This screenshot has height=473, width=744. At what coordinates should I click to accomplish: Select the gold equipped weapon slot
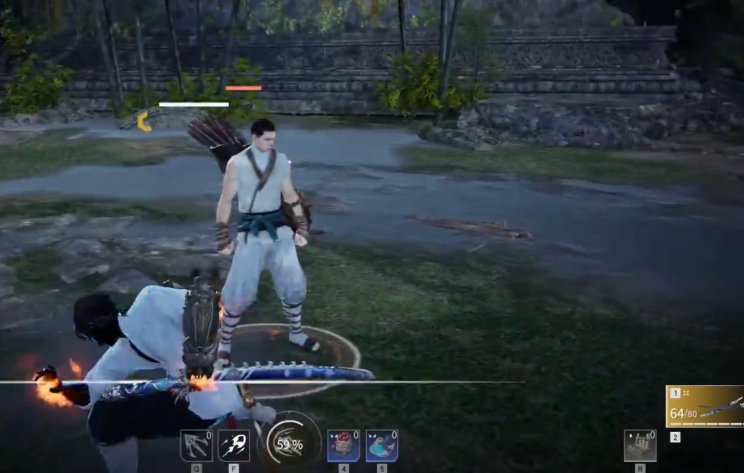[x=705, y=406]
